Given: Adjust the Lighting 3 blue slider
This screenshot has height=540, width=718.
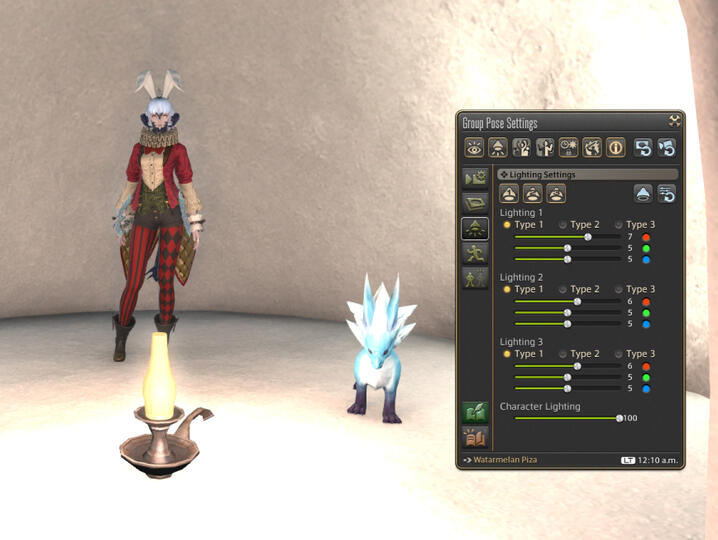Looking at the screenshot, I should click(x=568, y=388).
